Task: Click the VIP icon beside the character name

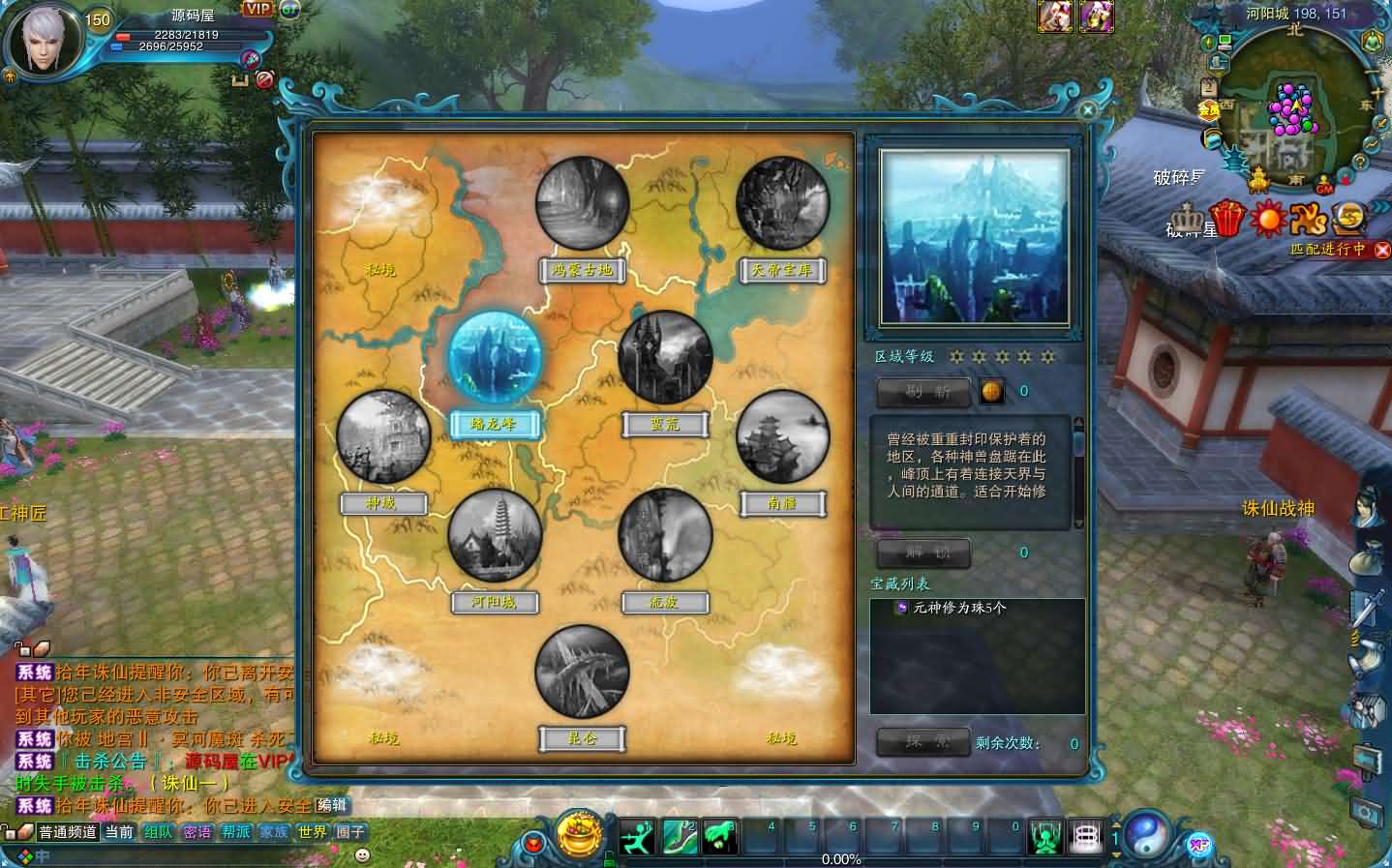Action: (x=257, y=9)
